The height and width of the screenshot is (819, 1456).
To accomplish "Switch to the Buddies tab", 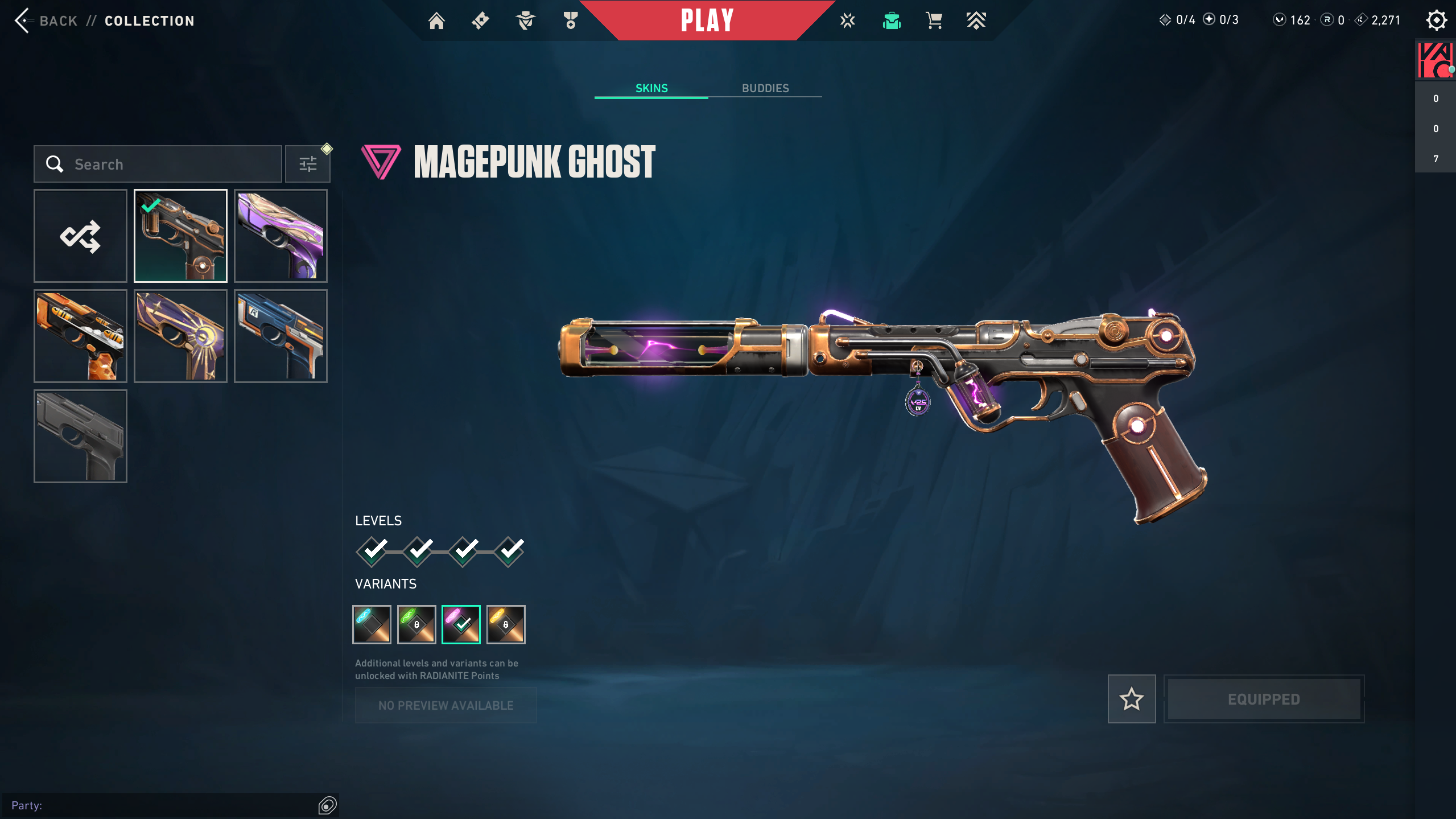I will coord(765,88).
